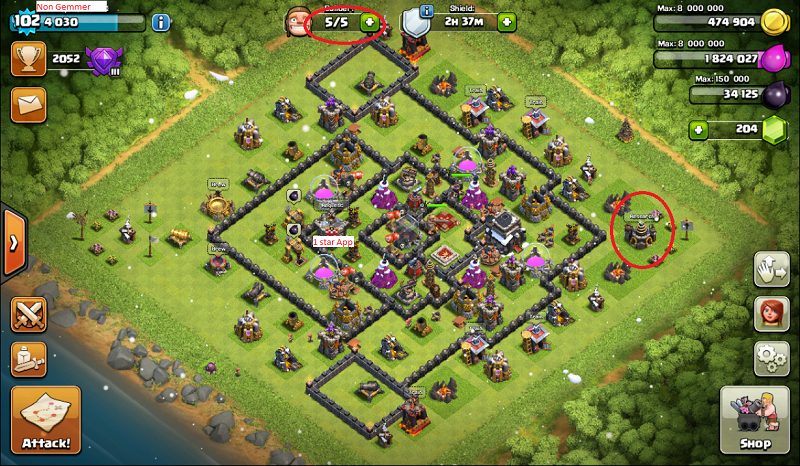Expand the side panel arrow tab
The height and width of the screenshot is (466, 800).
12,242
